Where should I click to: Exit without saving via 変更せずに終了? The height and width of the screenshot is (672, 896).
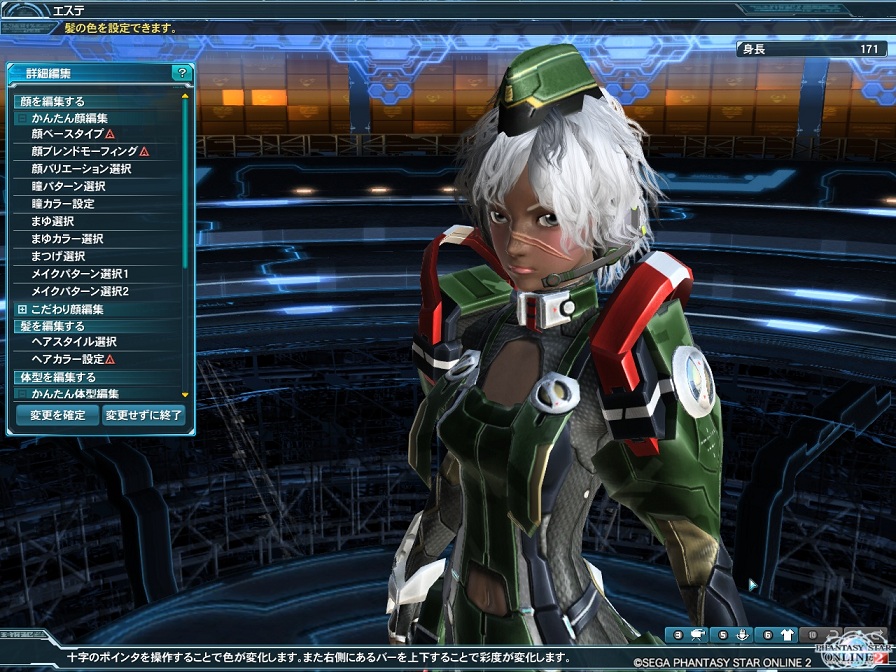[x=144, y=414]
